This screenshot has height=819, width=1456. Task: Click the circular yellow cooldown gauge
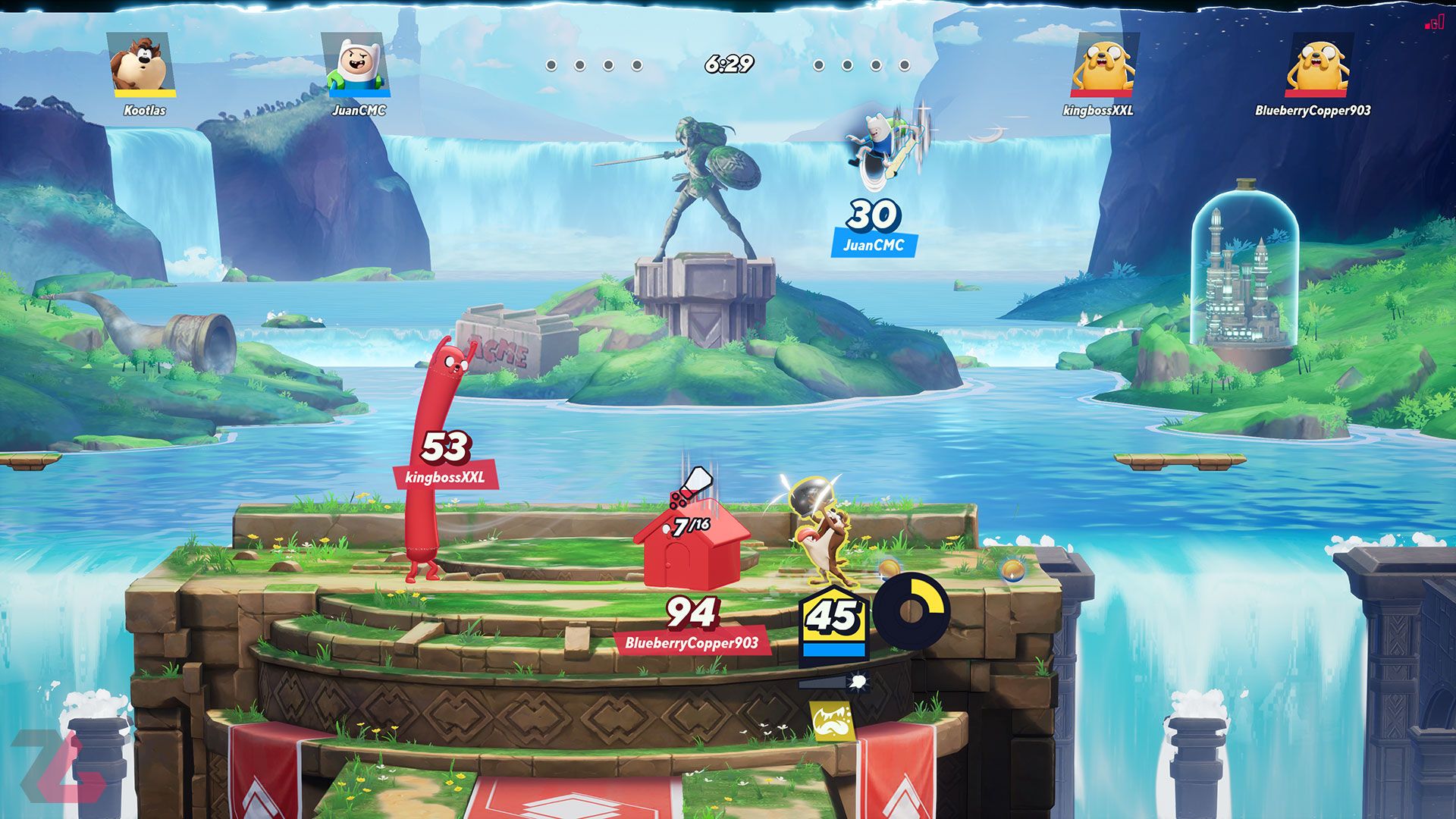click(911, 610)
